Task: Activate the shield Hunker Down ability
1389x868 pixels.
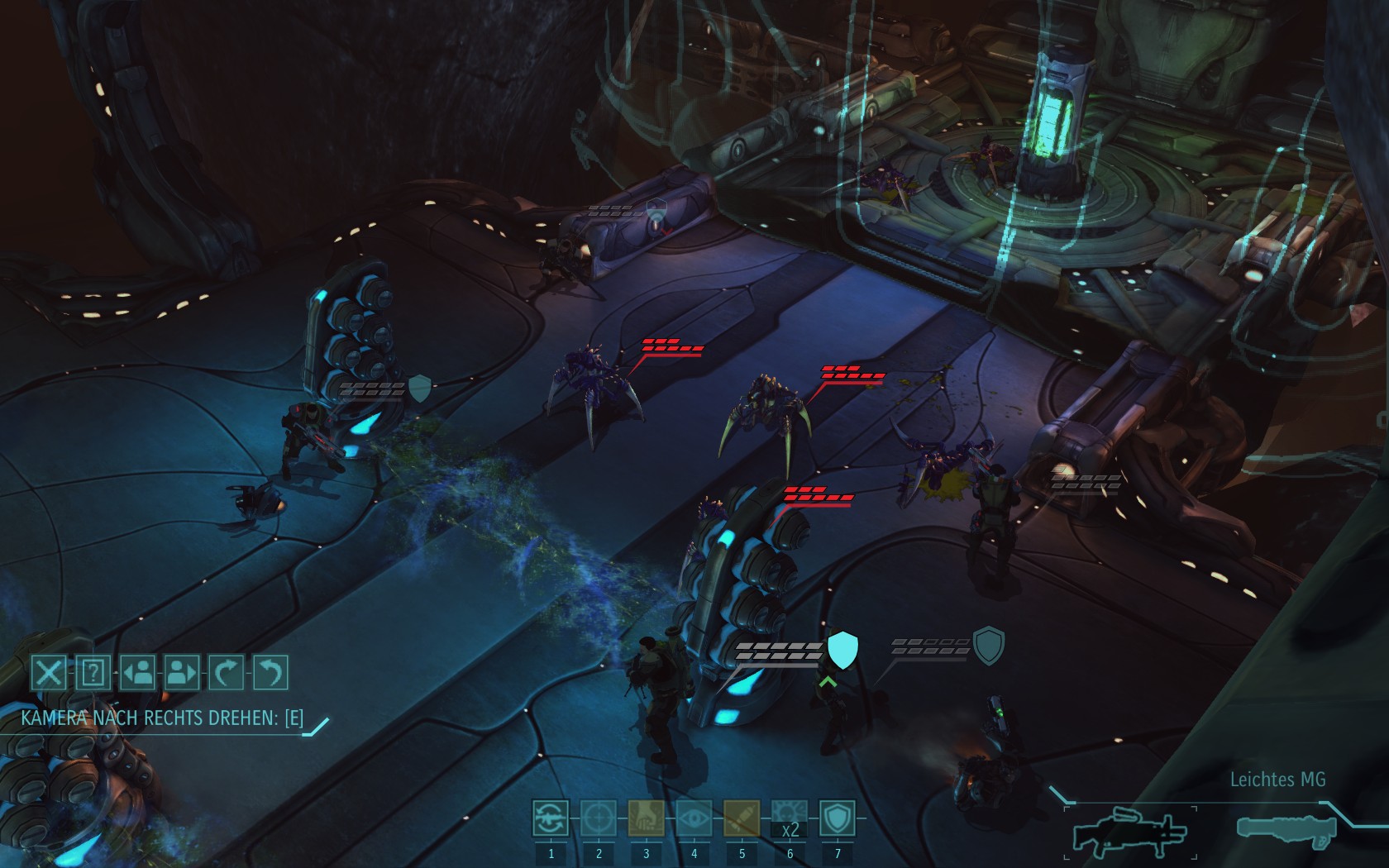Action: (837, 818)
